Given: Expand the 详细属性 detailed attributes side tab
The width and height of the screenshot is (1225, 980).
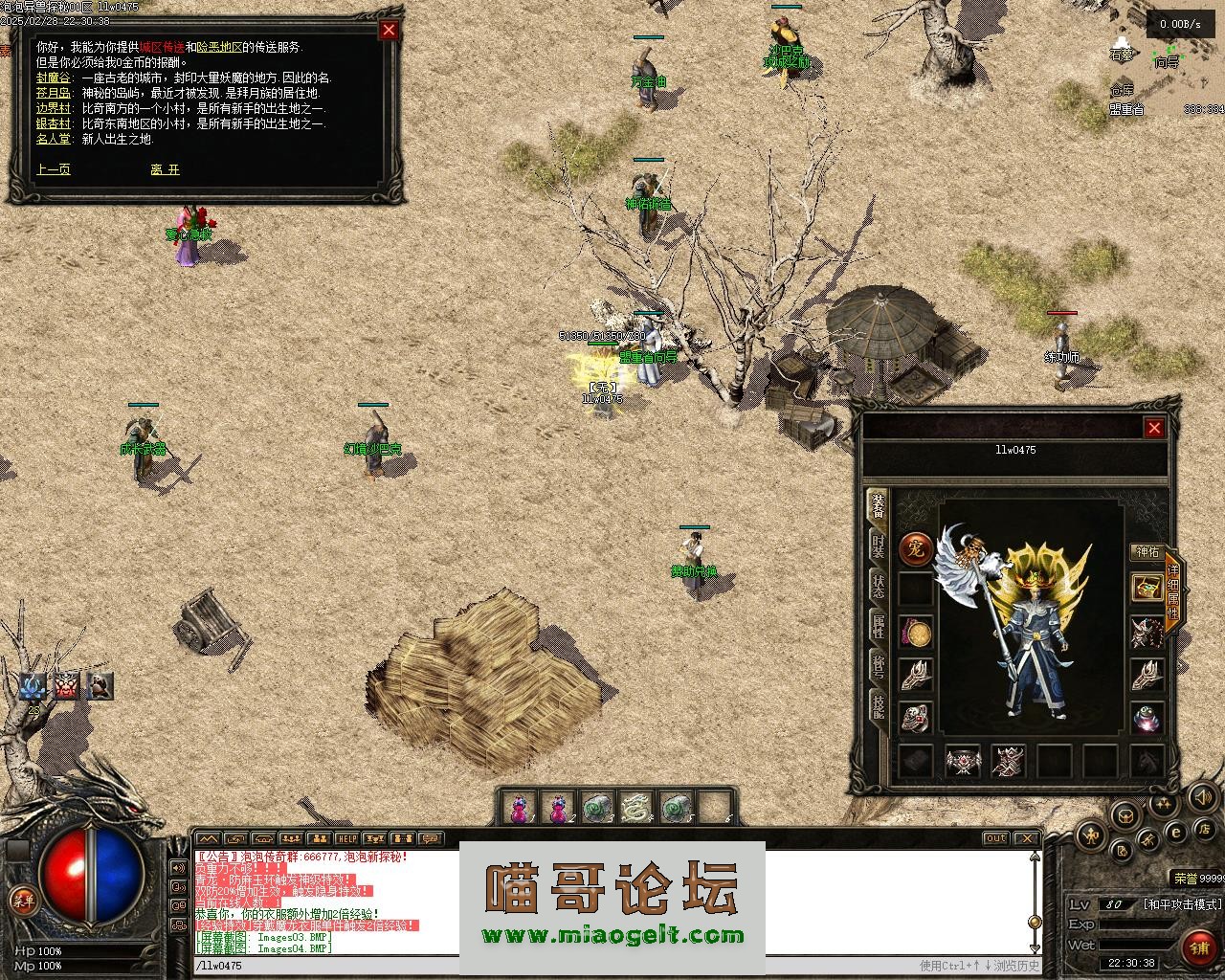Looking at the screenshot, I should (x=1173, y=589).
